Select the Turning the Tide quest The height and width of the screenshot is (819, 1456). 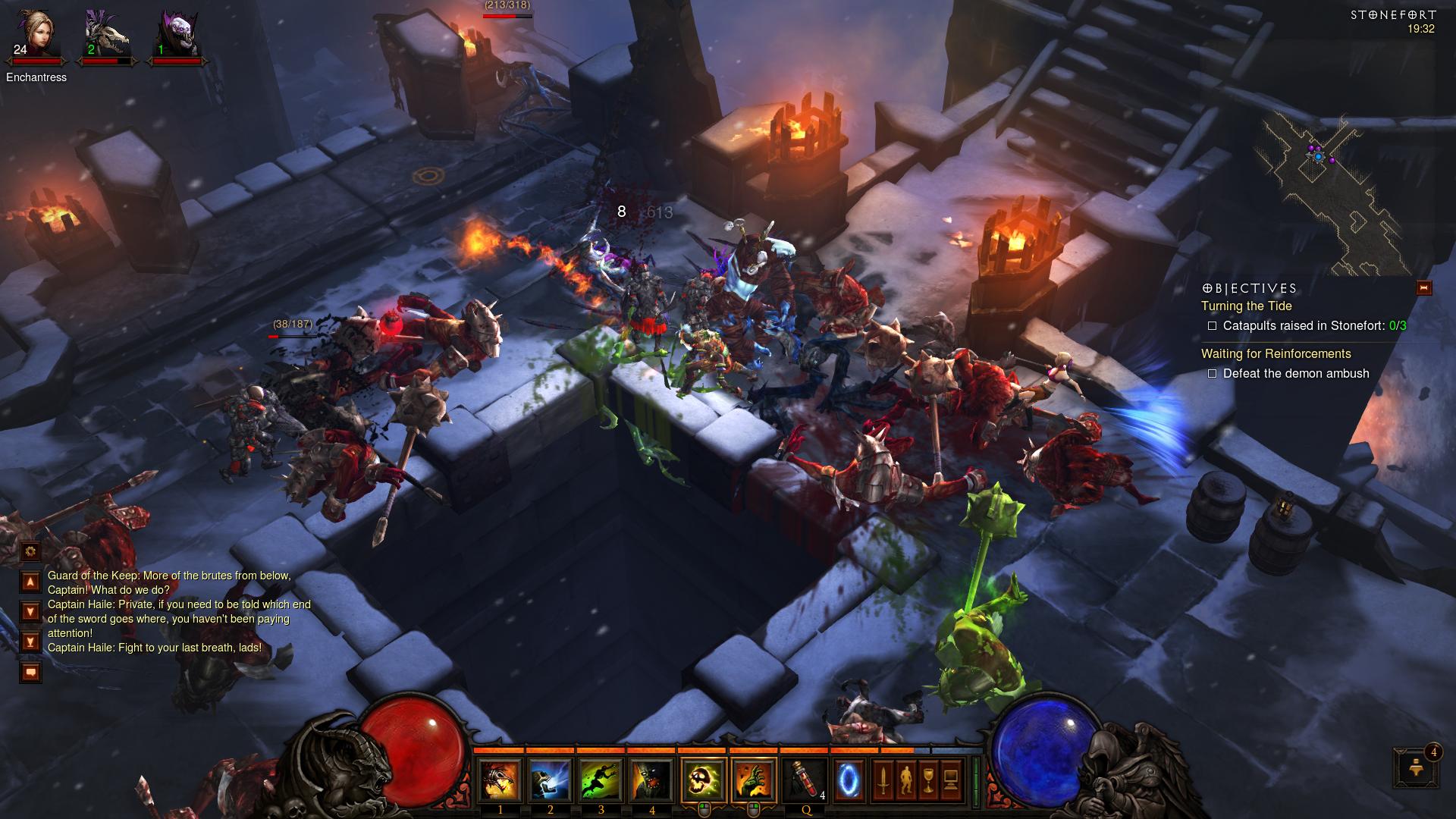coord(1246,306)
